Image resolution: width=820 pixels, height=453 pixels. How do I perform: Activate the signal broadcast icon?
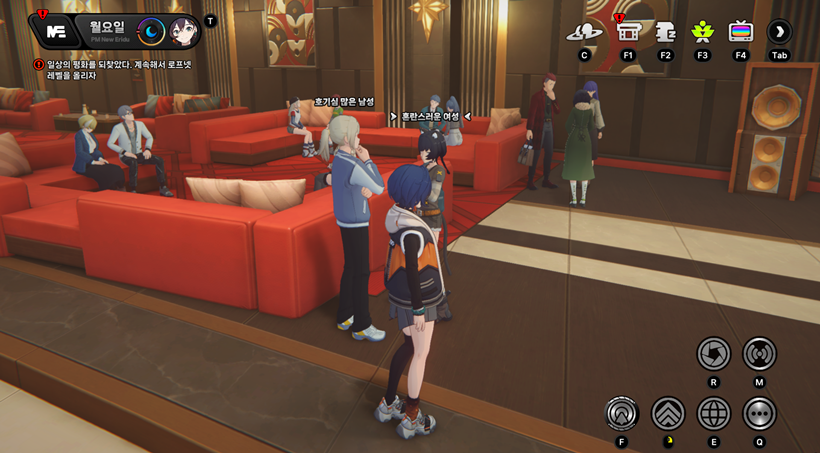coord(759,354)
